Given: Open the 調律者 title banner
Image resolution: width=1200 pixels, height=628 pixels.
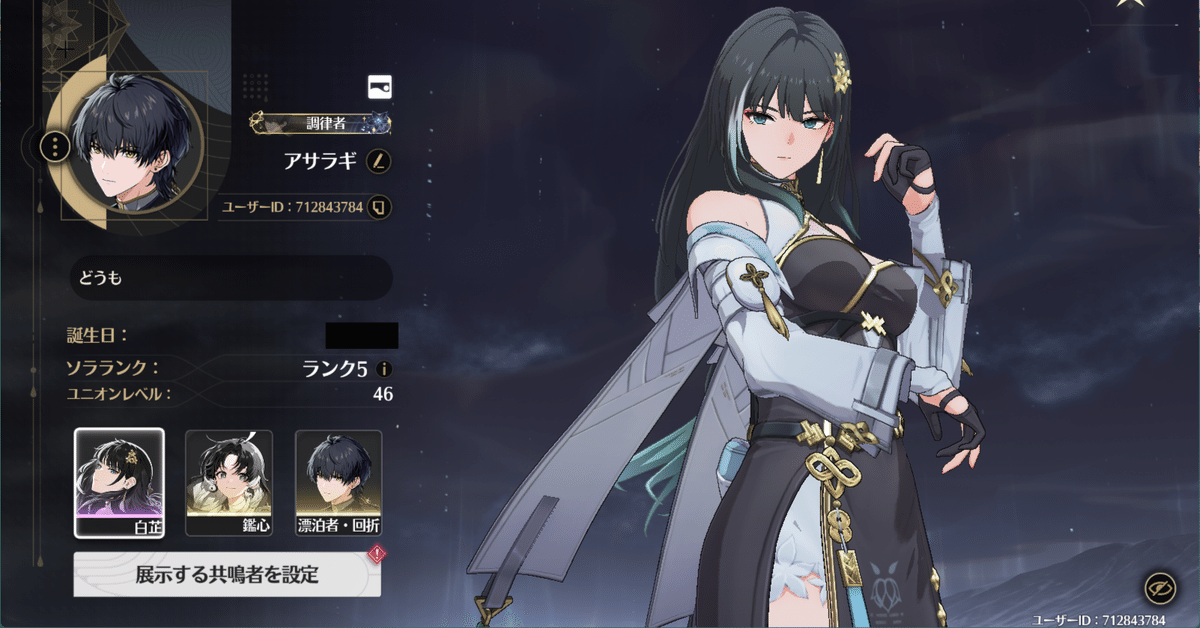Looking at the screenshot, I should [320, 124].
